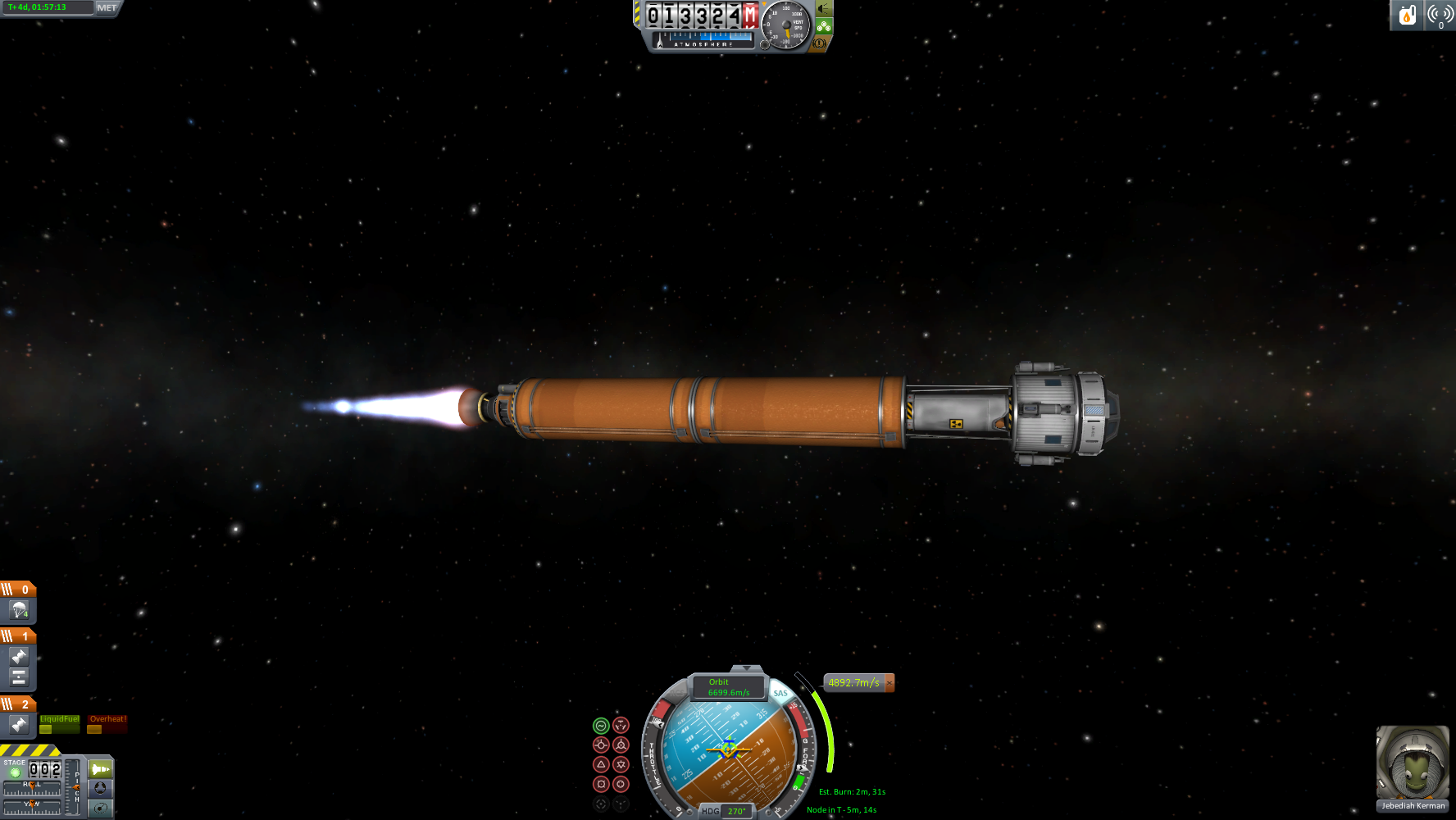Screen dimensions: 1456x820
Task: Select stability assist SAS mode
Action: click(601, 726)
